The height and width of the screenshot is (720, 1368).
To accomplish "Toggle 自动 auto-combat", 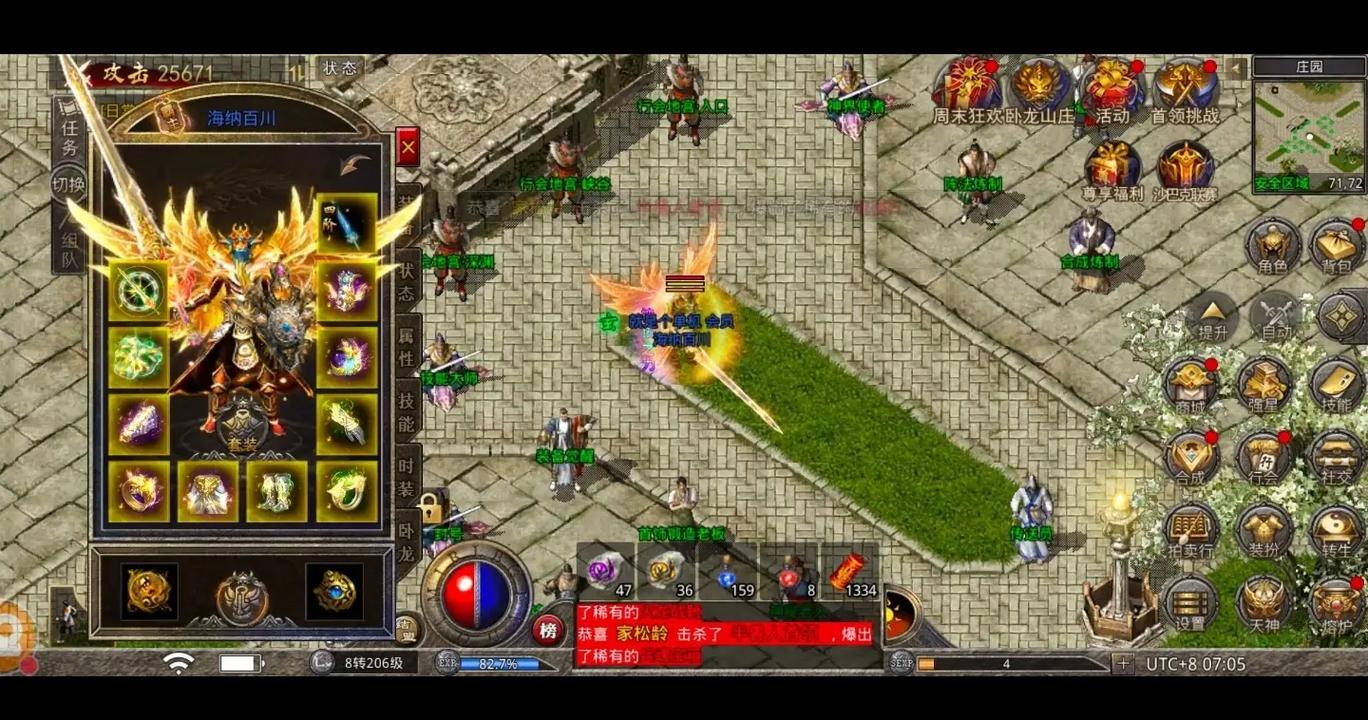I will pyautogui.click(x=1275, y=316).
